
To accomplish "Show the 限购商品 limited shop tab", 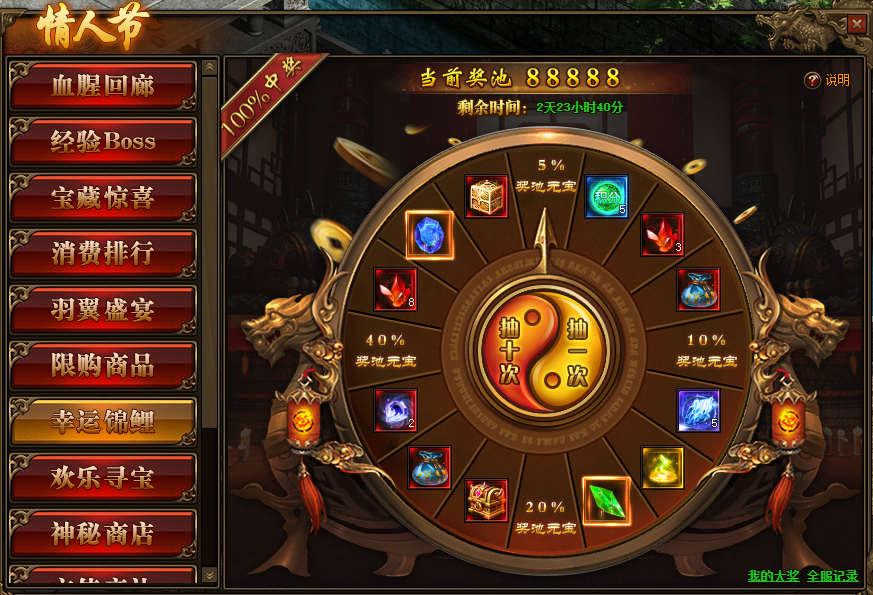I will pos(103,366).
